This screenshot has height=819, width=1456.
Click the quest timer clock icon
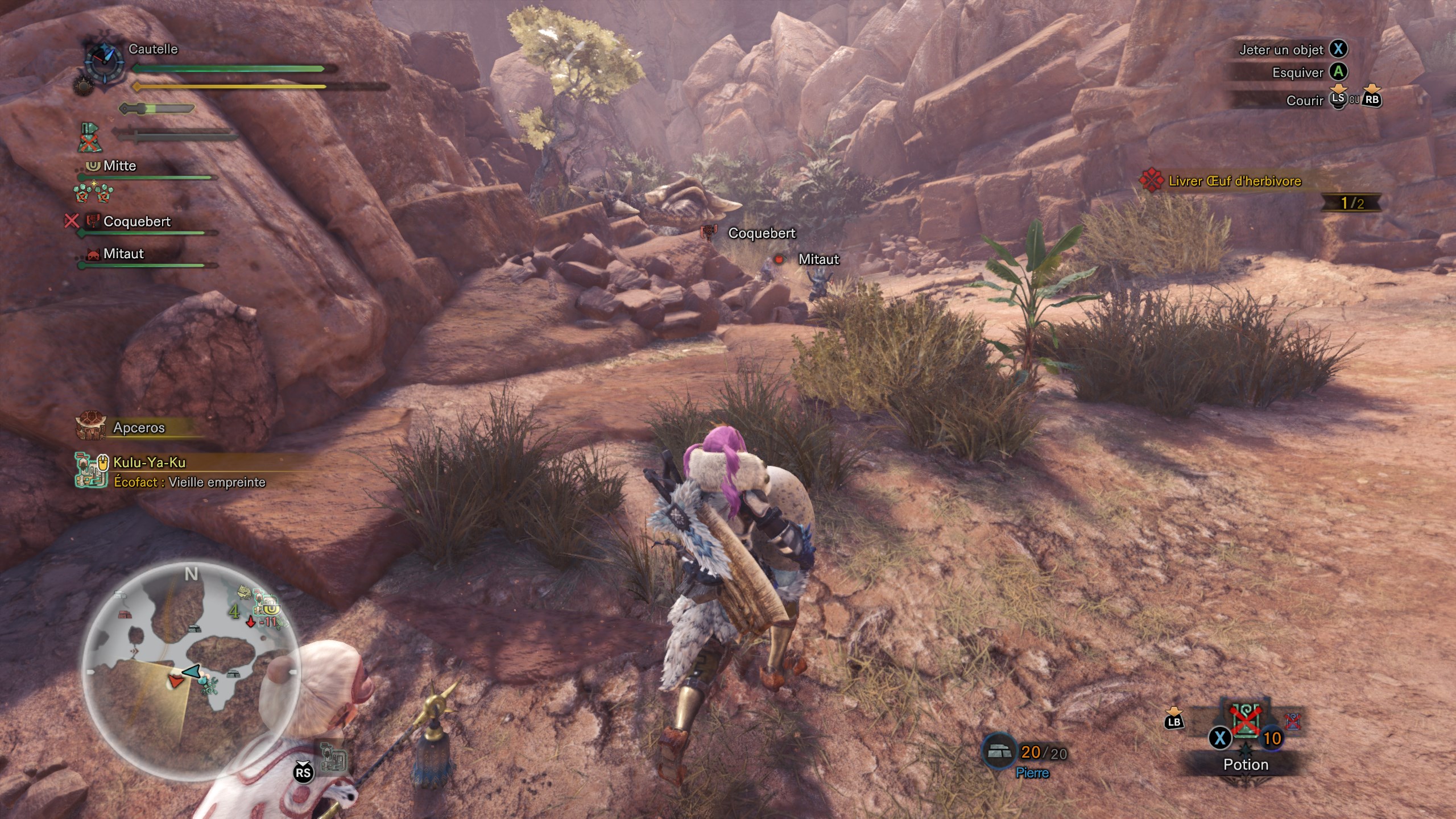[x=105, y=61]
